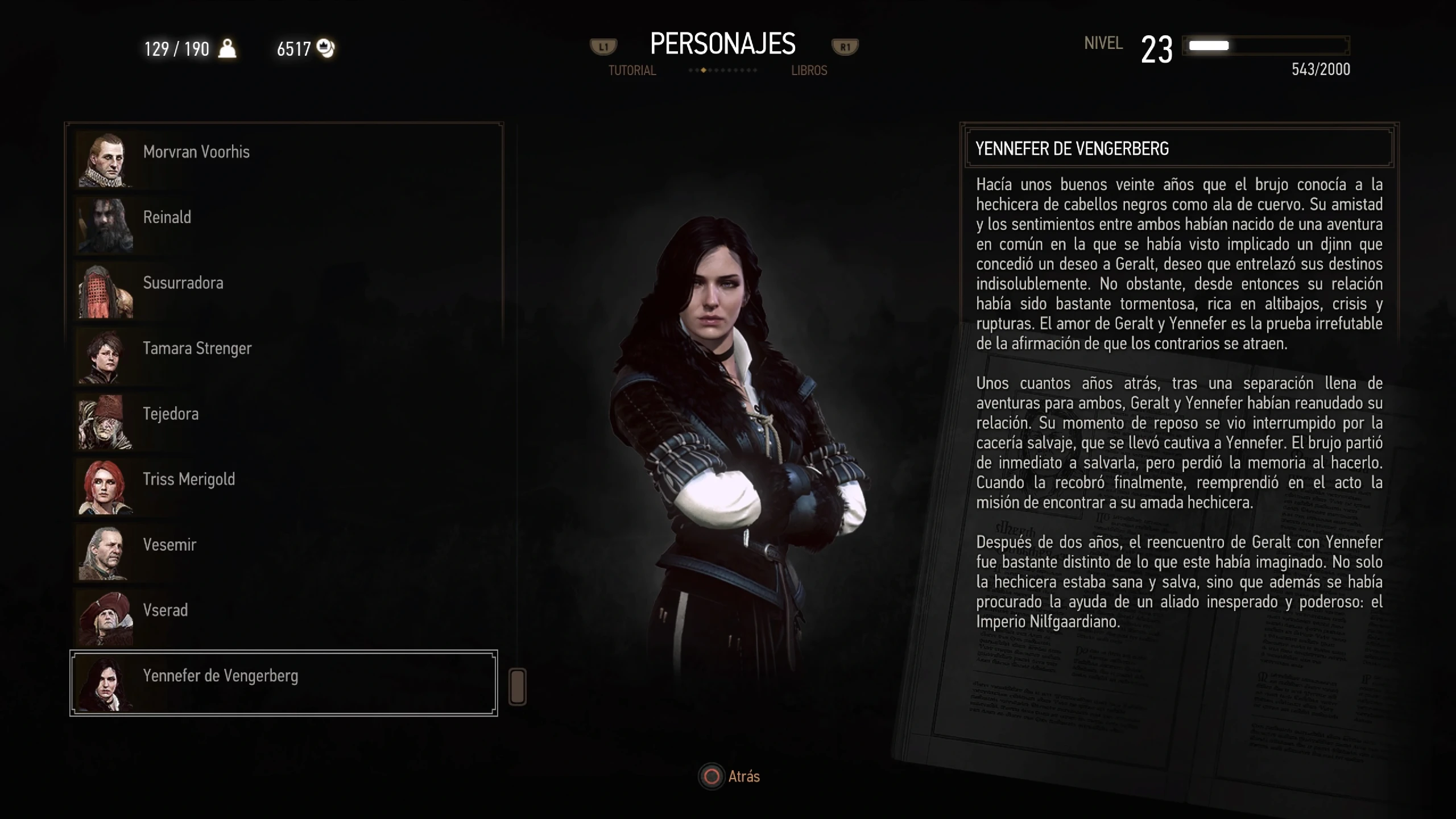
Task: Switch to the Libros tab
Action: [809, 71]
